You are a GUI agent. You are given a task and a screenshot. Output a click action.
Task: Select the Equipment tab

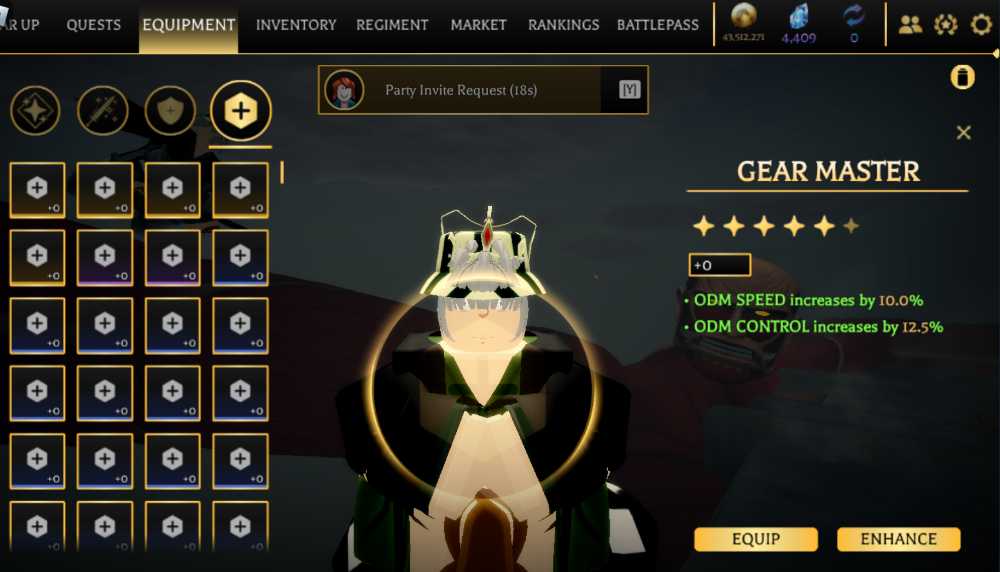(189, 25)
